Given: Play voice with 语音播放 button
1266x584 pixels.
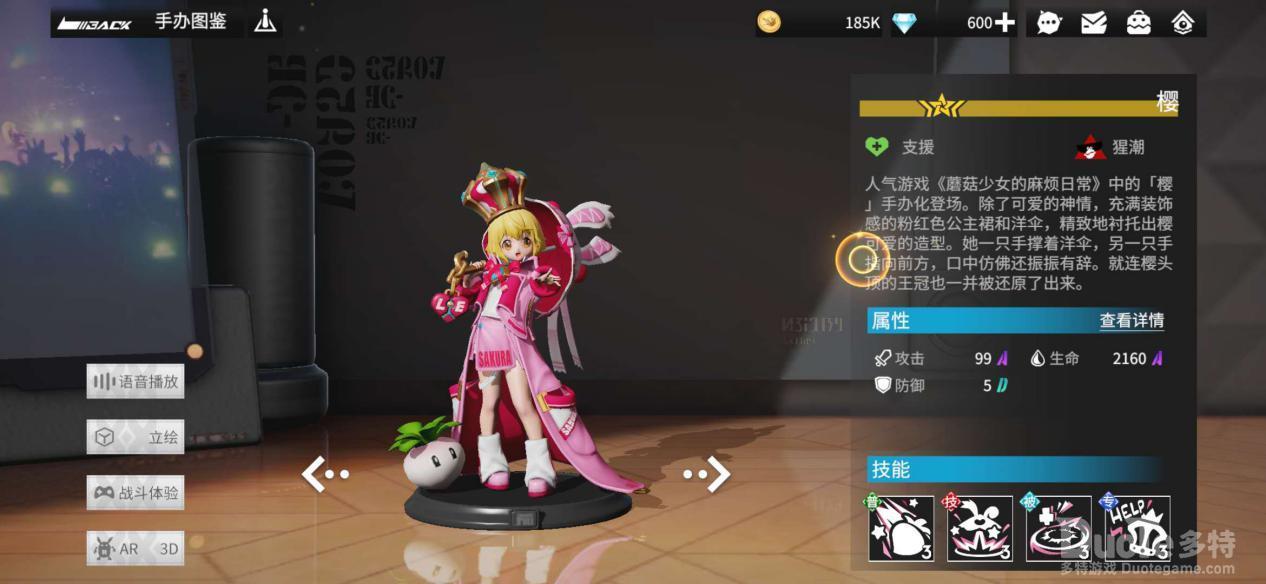Looking at the screenshot, I should (136, 381).
